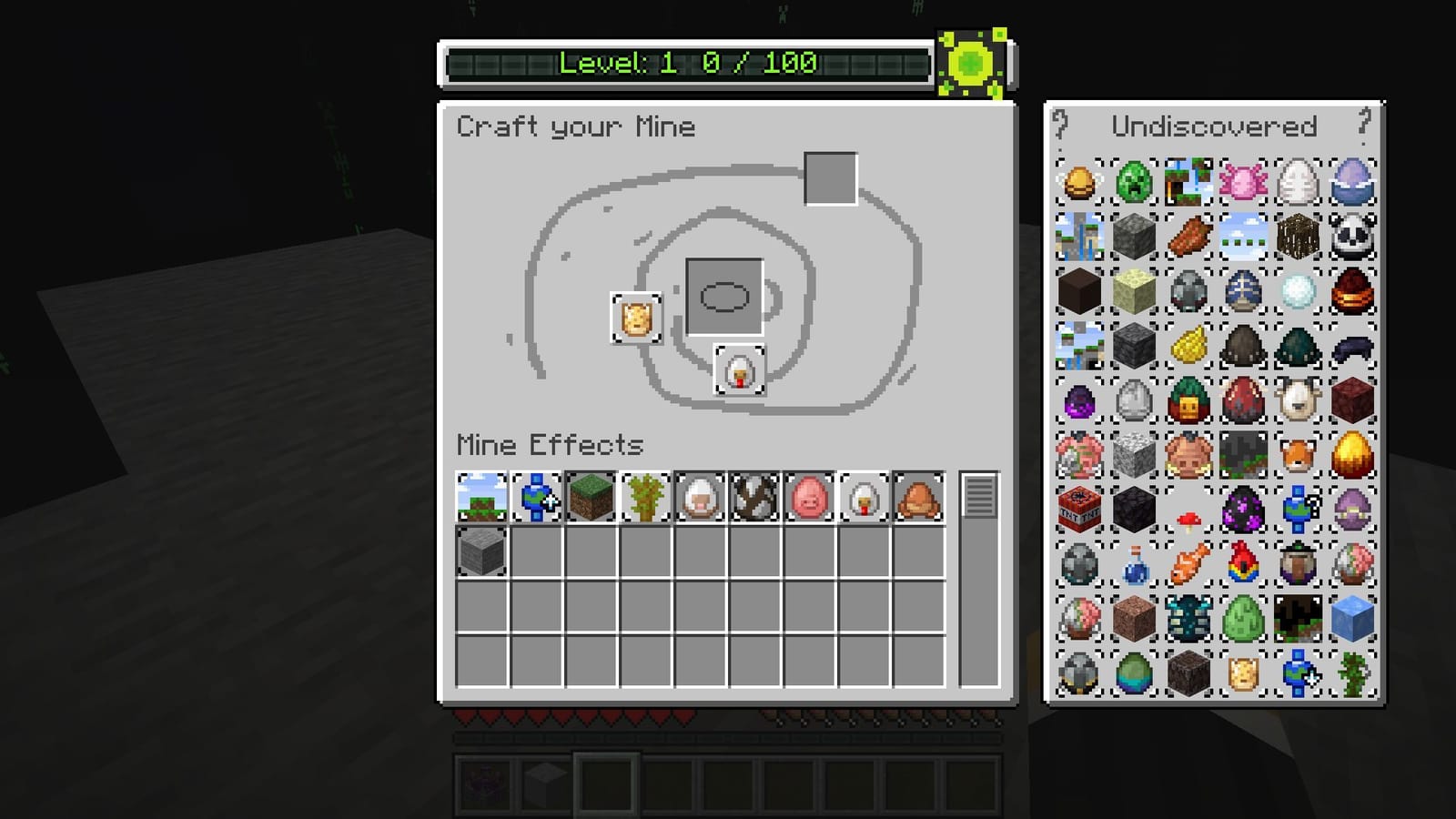
Task: Click the left question mark in the Undiscovered header
Action: pos(1061,126)
